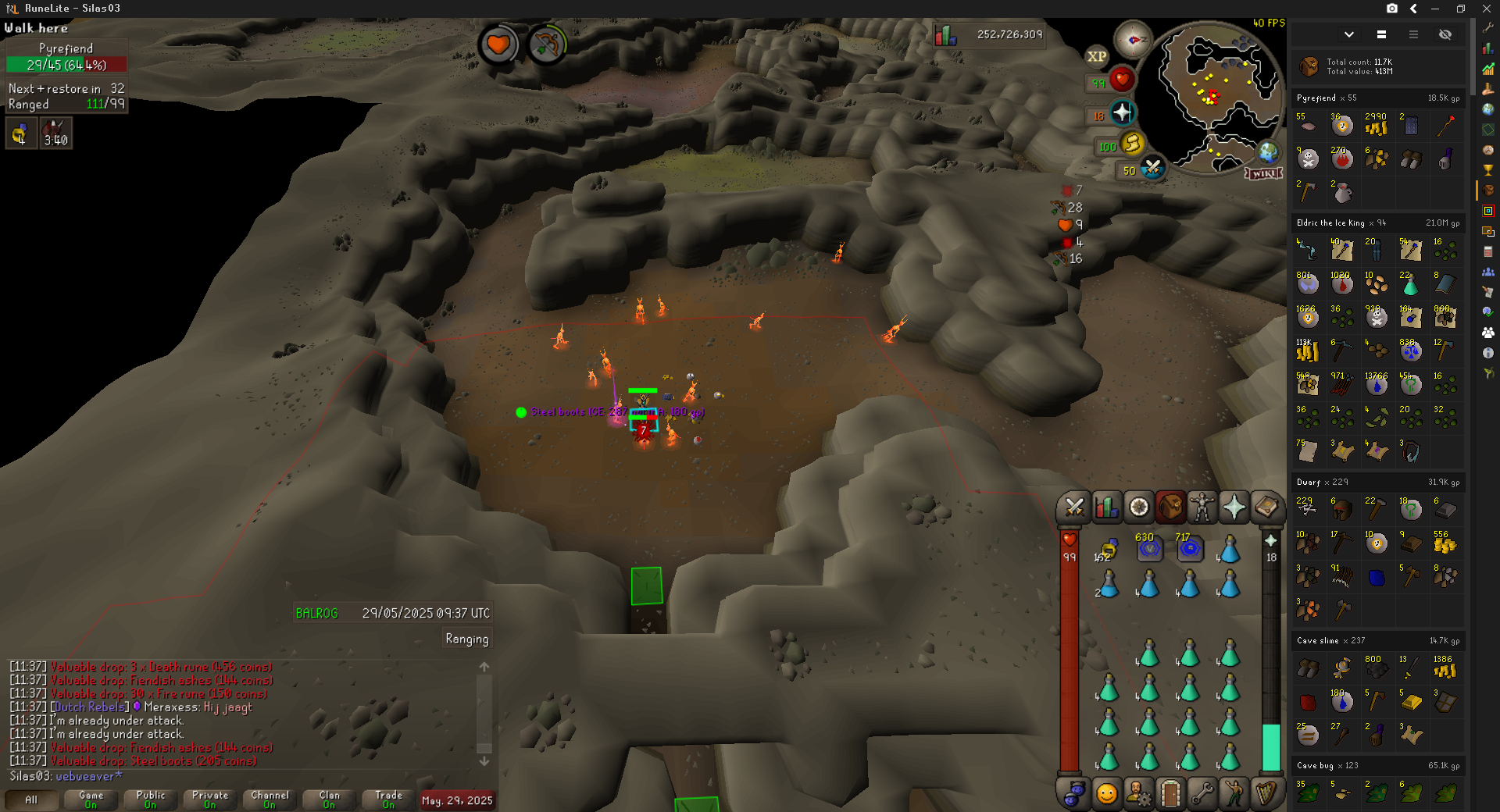Use the special attack orb
The height and width of the screenshot is (812, 1500).
[x=1152, y=168]
